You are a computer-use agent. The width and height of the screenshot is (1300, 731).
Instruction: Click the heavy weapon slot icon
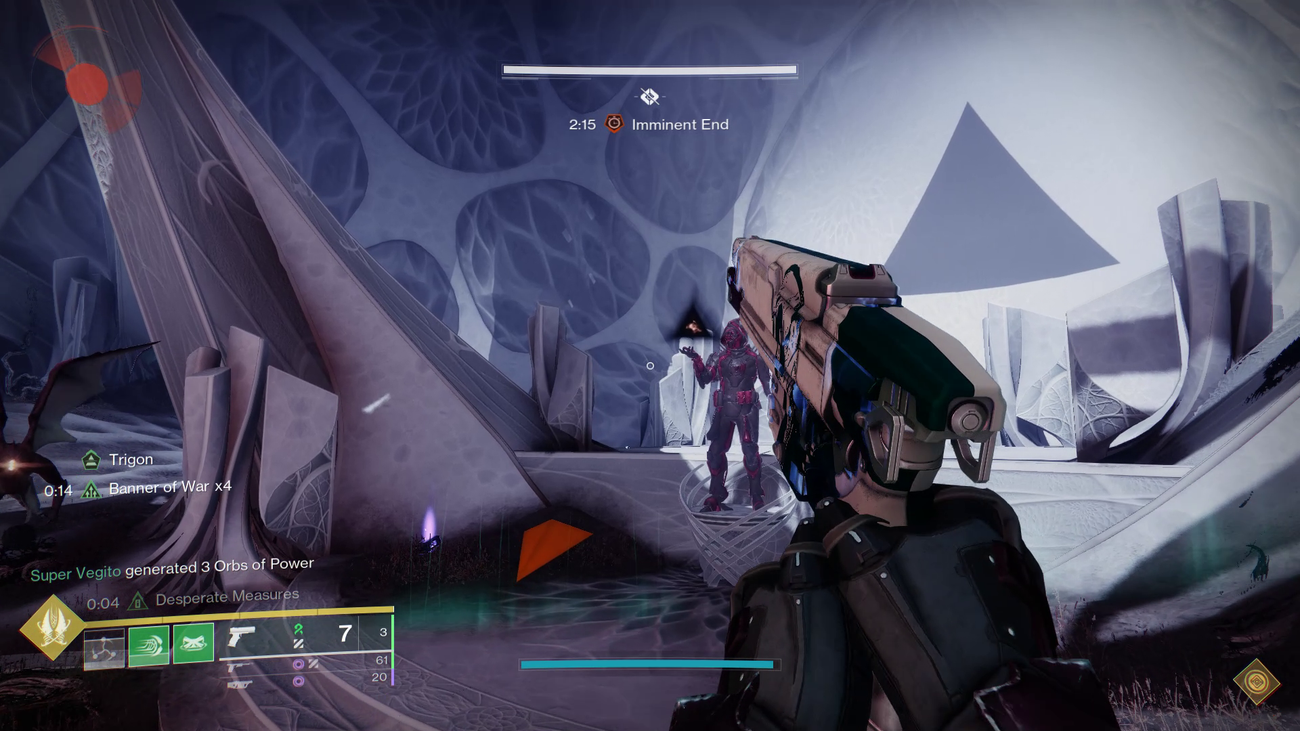(x=240, y=686)
